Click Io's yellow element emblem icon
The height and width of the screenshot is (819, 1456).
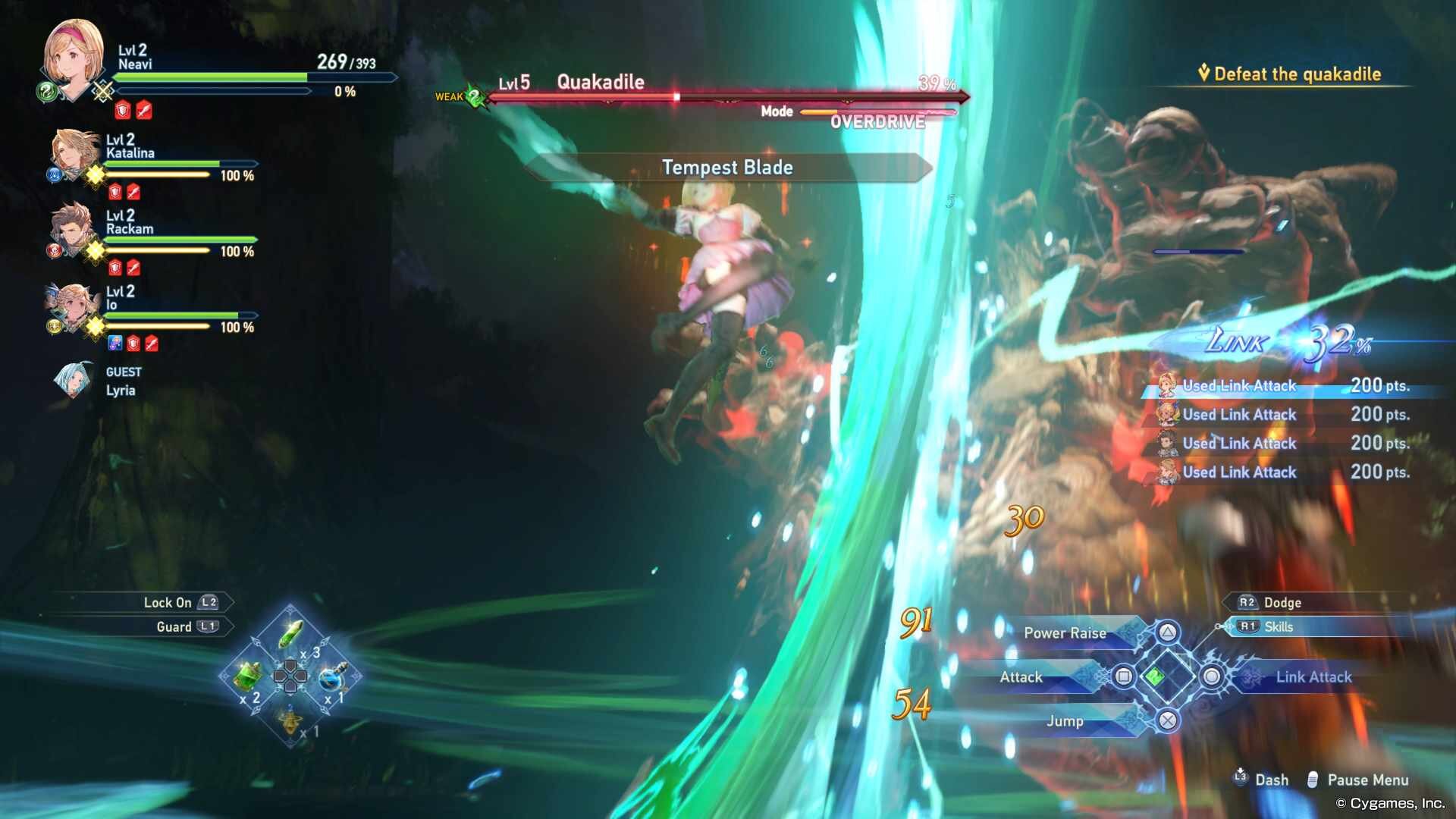tap(53, 325)
